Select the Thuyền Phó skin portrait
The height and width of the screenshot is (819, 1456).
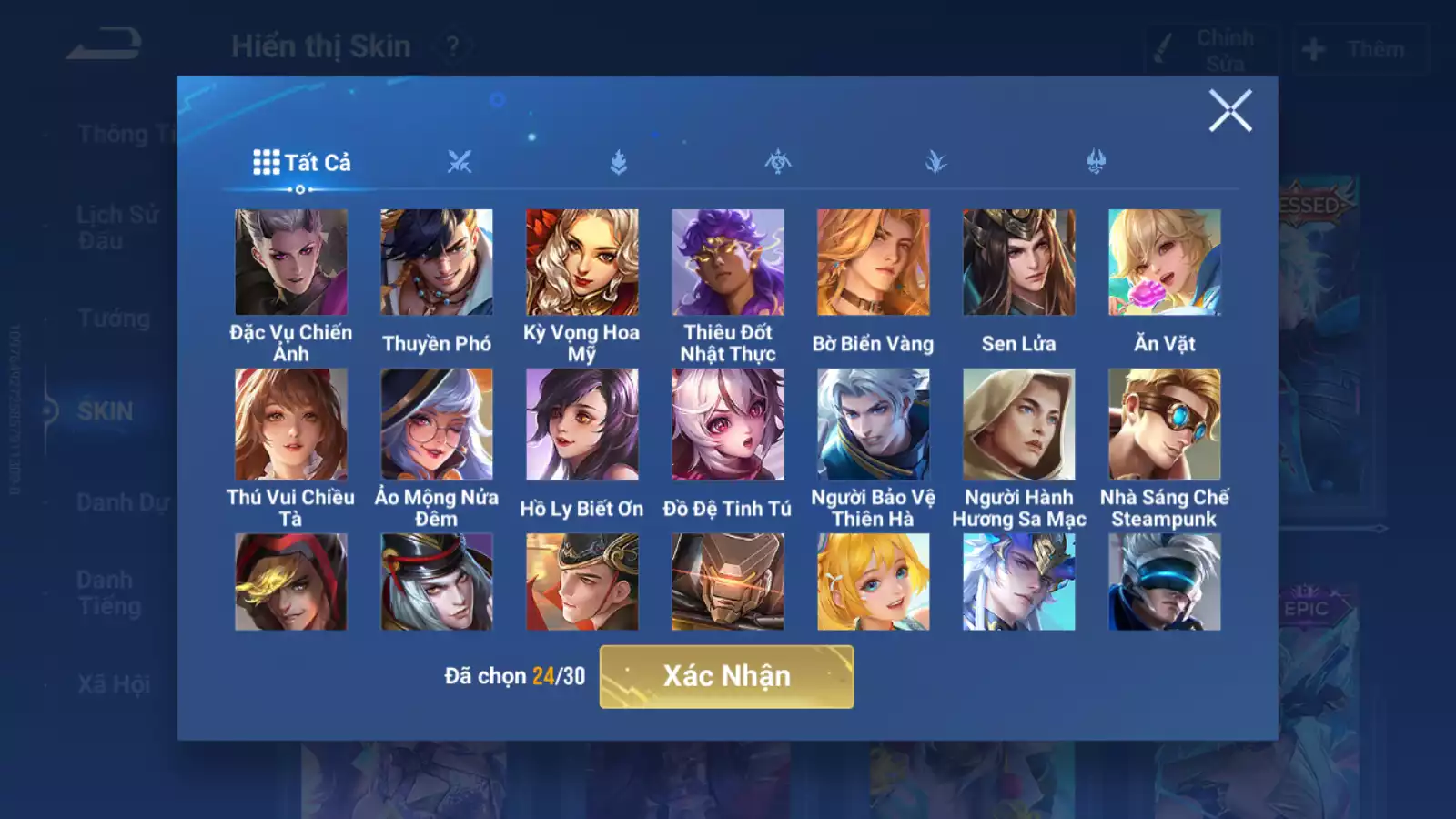point(437,263)
